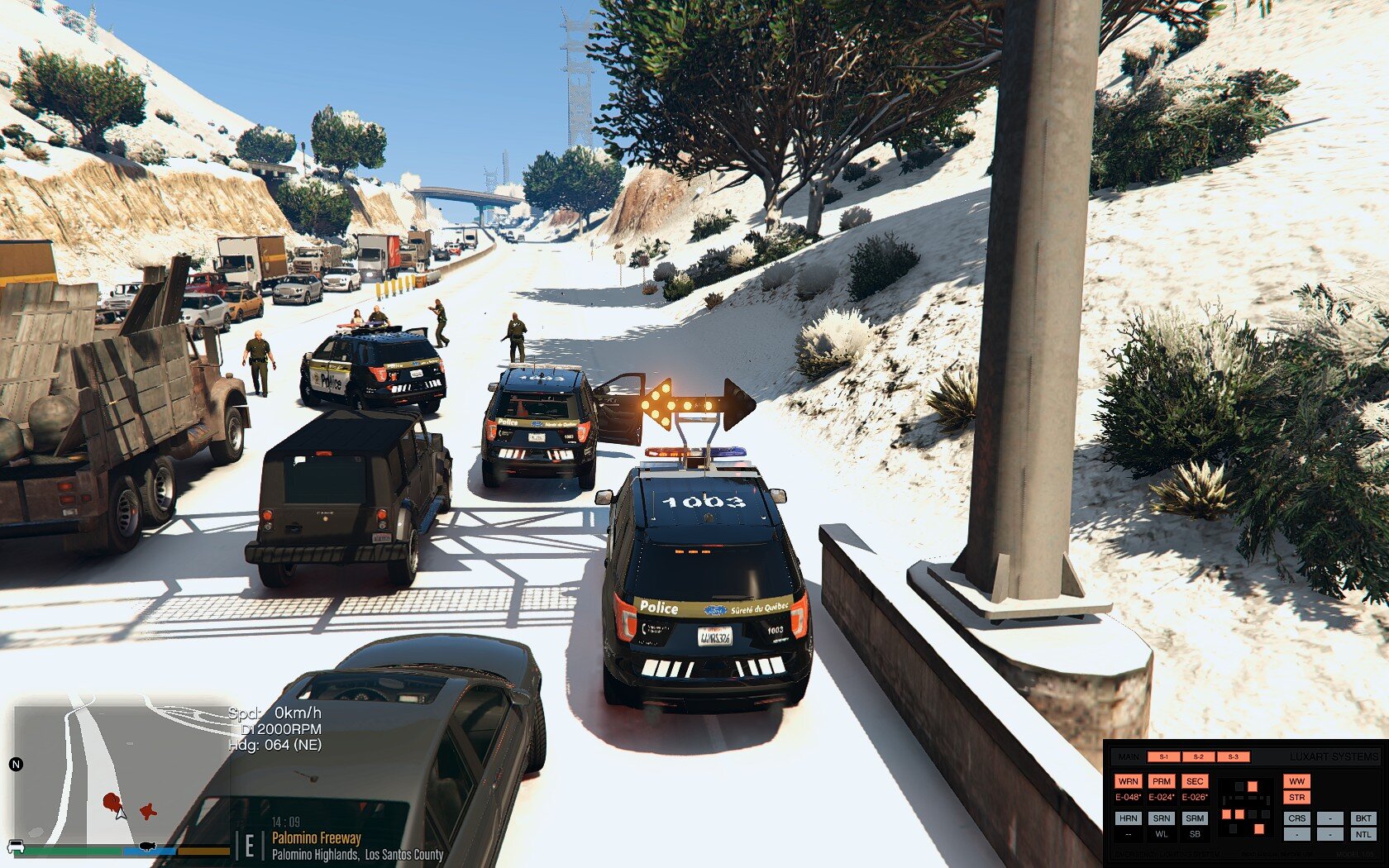Image resolution: width=1389 pixels, height=868 pixels.
Task: Activate the WRN warning lights button
Action: pos(1128,781)
